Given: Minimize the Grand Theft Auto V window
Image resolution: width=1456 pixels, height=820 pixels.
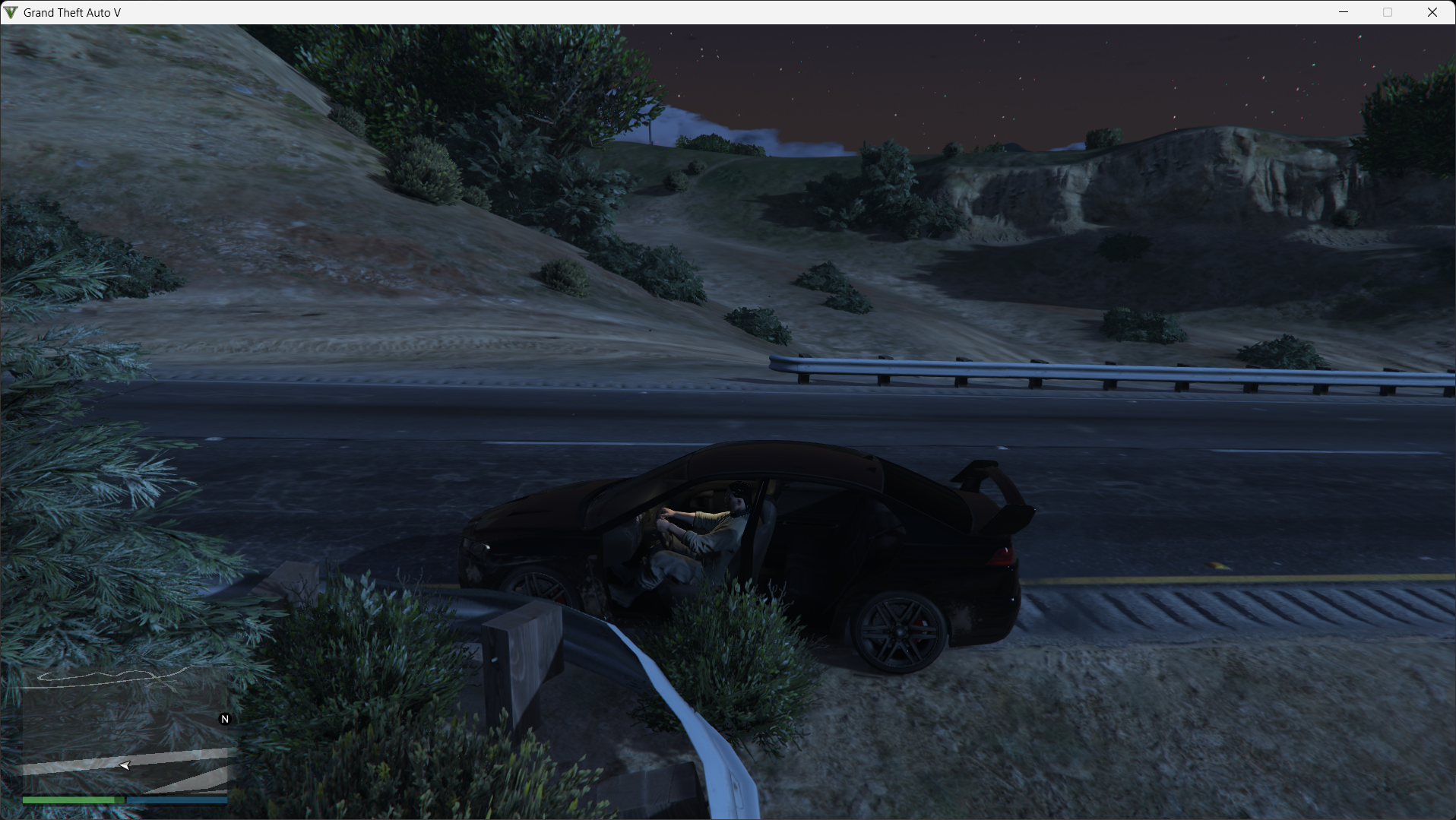Looking at the screenshot, I should click(1344, 12).
